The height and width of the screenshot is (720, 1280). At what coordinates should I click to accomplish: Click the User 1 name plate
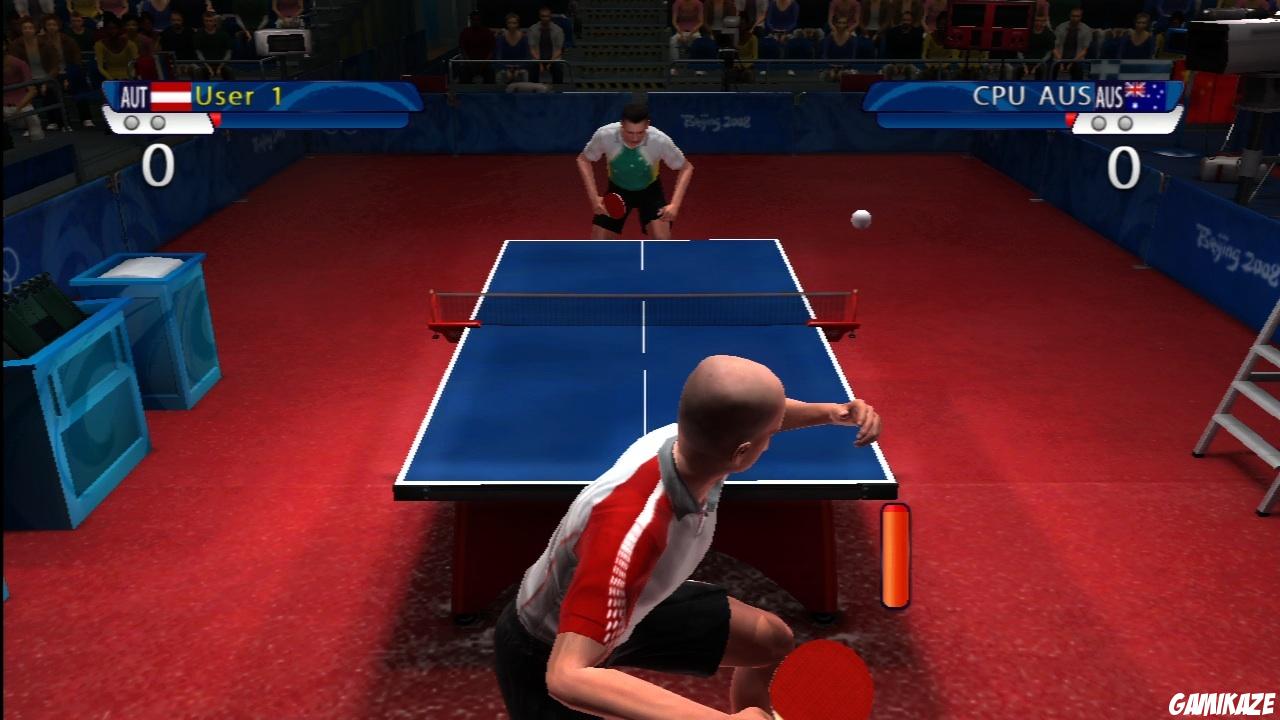click(240, 97)
